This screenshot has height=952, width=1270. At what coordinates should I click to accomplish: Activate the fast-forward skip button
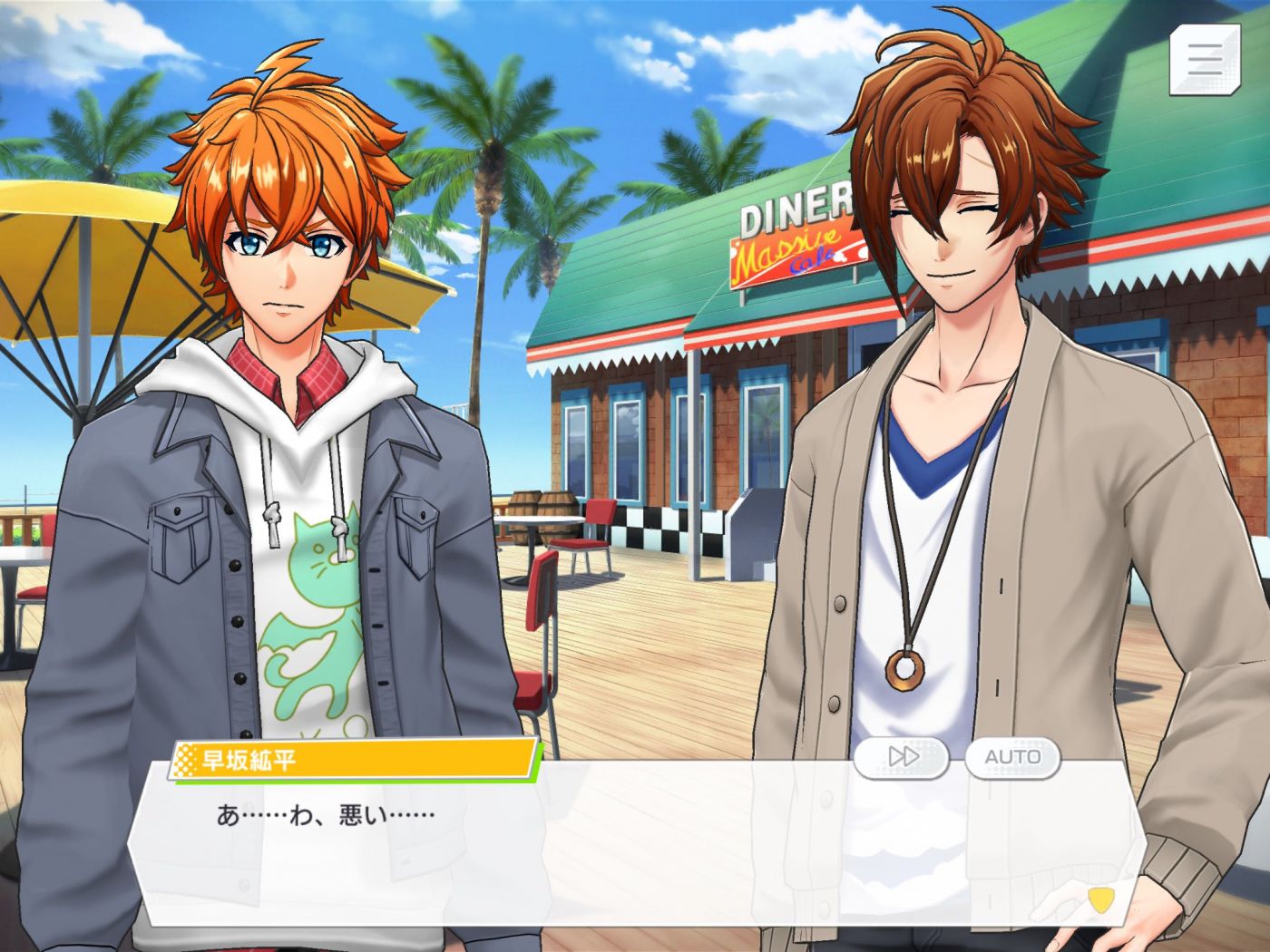[902, 757]
